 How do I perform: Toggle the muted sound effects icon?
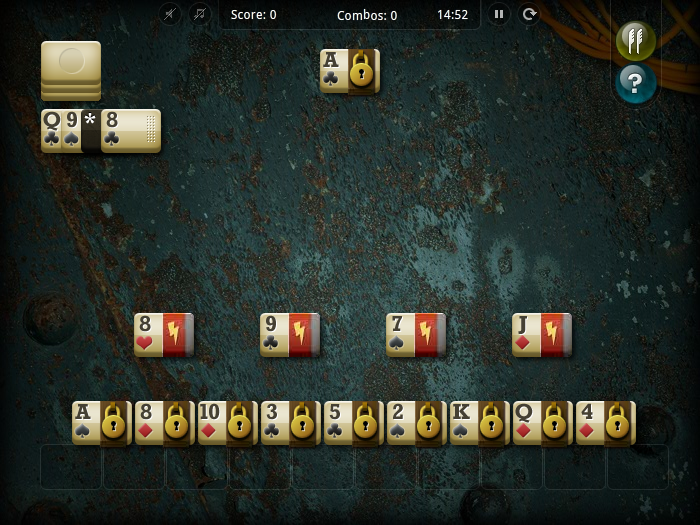(170, 15)
